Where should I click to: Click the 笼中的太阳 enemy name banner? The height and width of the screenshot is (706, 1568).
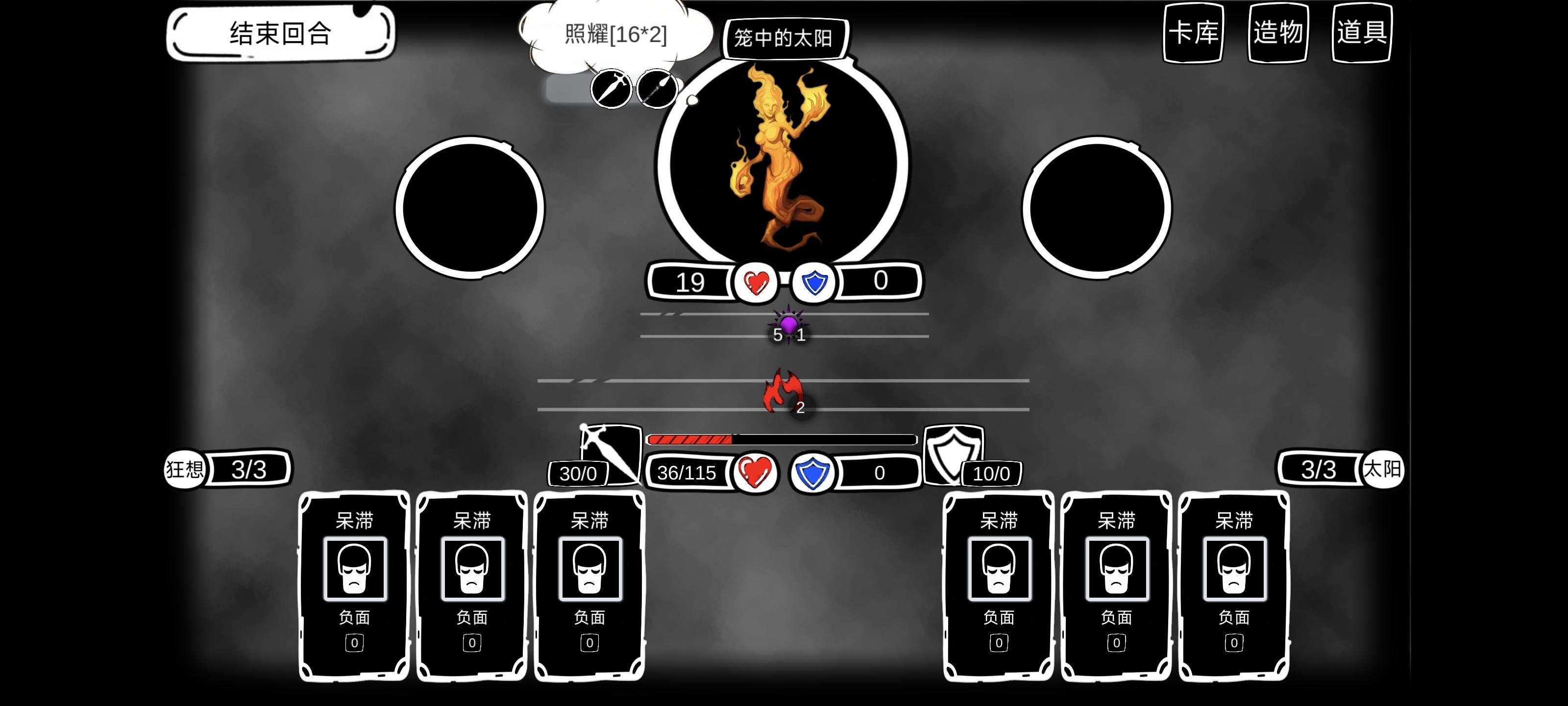click(784, 38)
